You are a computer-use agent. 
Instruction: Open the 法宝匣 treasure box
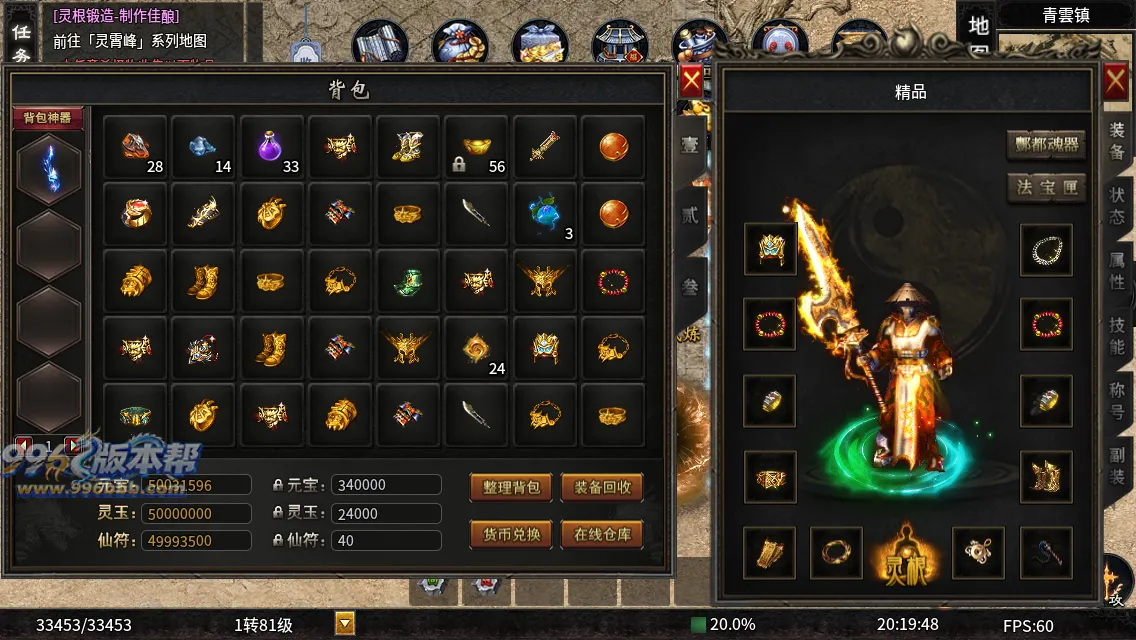[x=1046, y=187]
